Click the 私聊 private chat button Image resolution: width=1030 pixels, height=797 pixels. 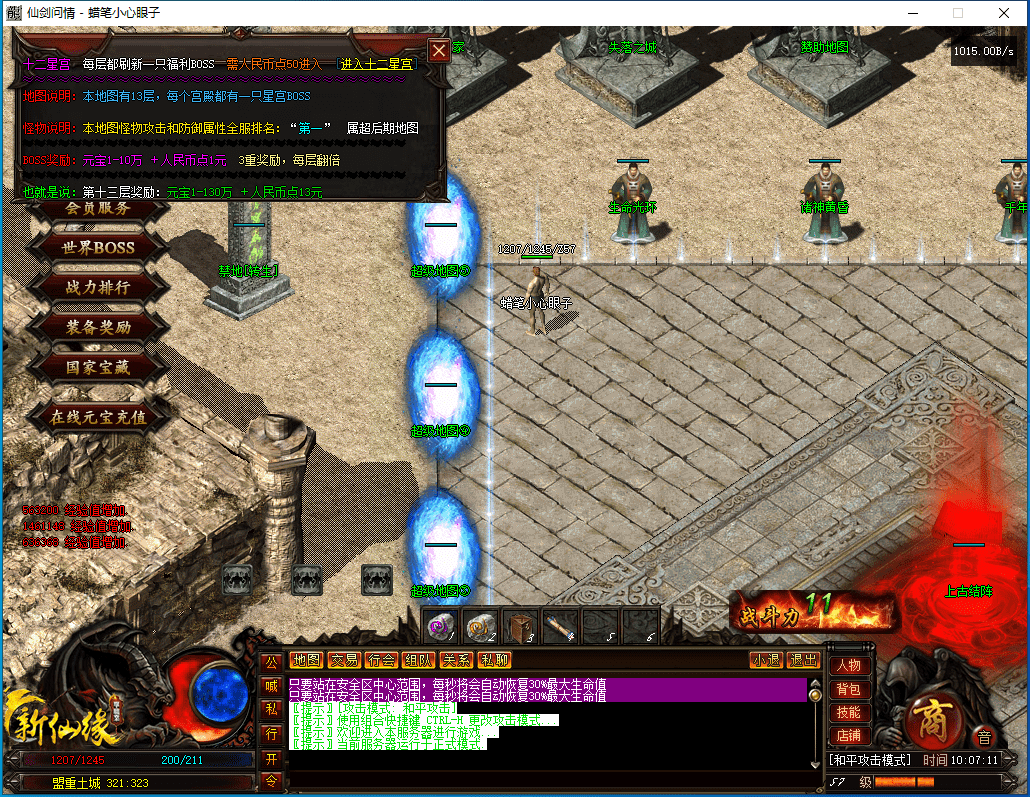(x=493, y=660)
